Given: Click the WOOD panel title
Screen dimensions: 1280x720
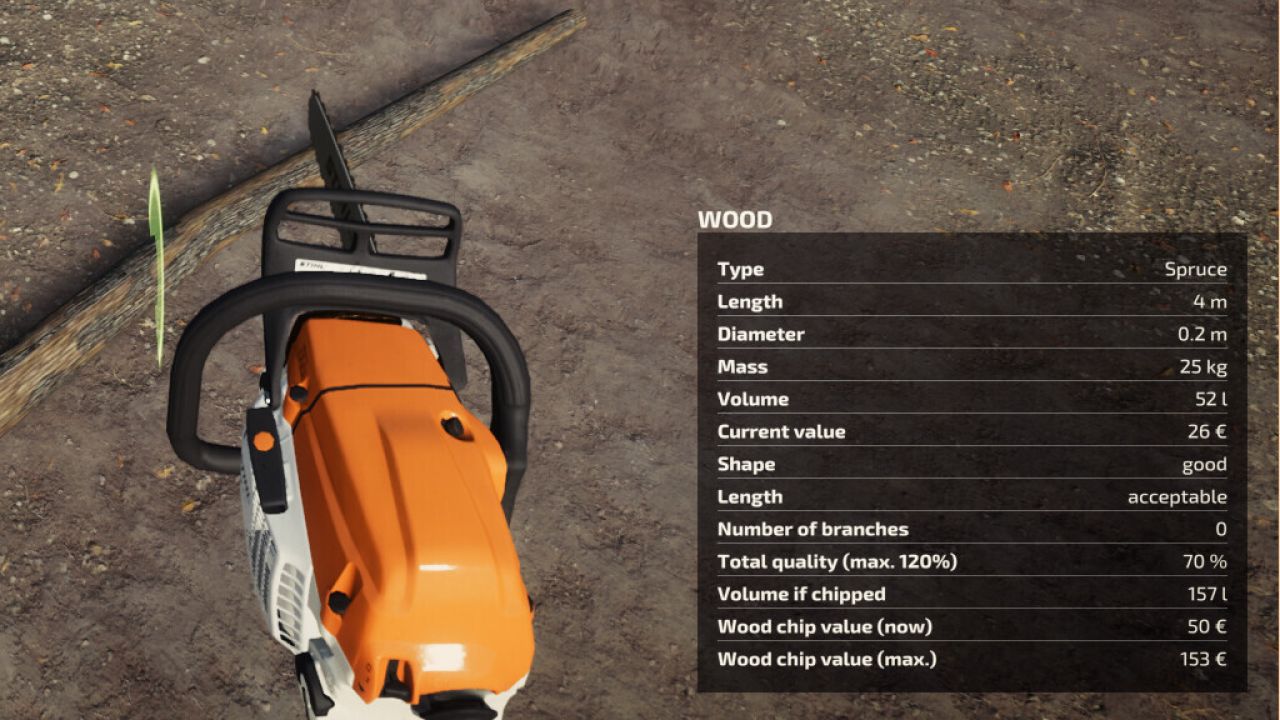Looking at the screenshot, I should 735,220.
